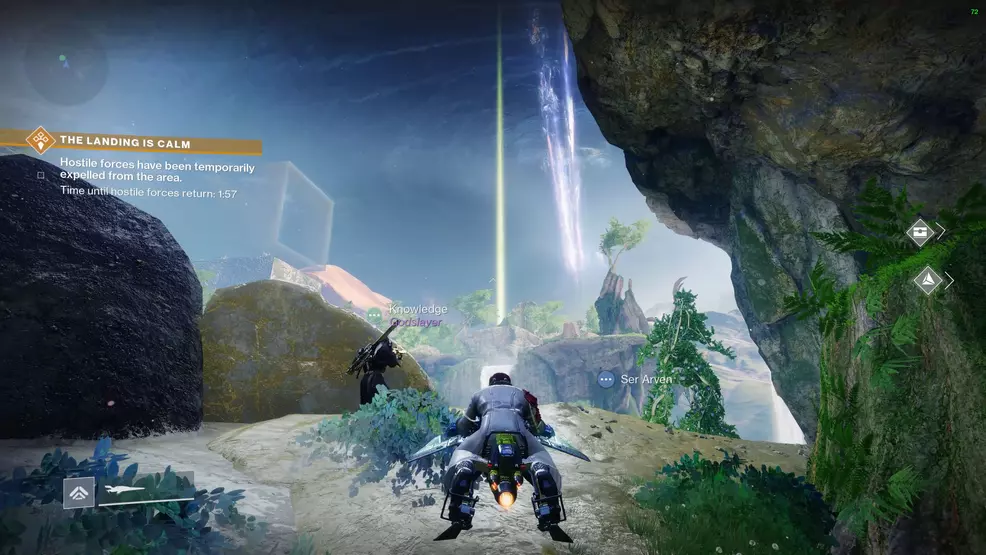This screenshot has height=555, width=986.
Task: Select the treasure chest waypoint marker
Action: [x=919, y=232]
